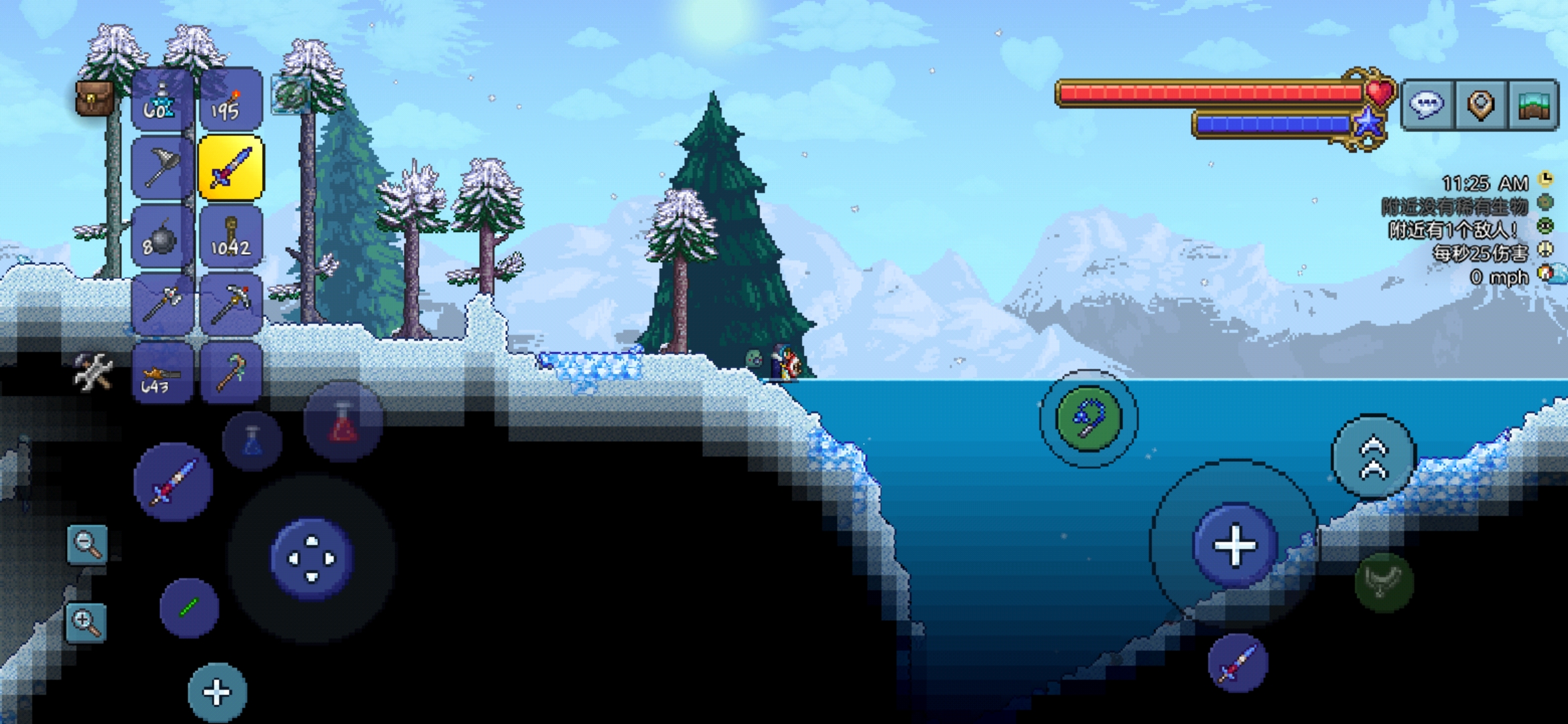Tap the double-arrow jump button
1568x724 pixels.
[x=1373, y=457]
